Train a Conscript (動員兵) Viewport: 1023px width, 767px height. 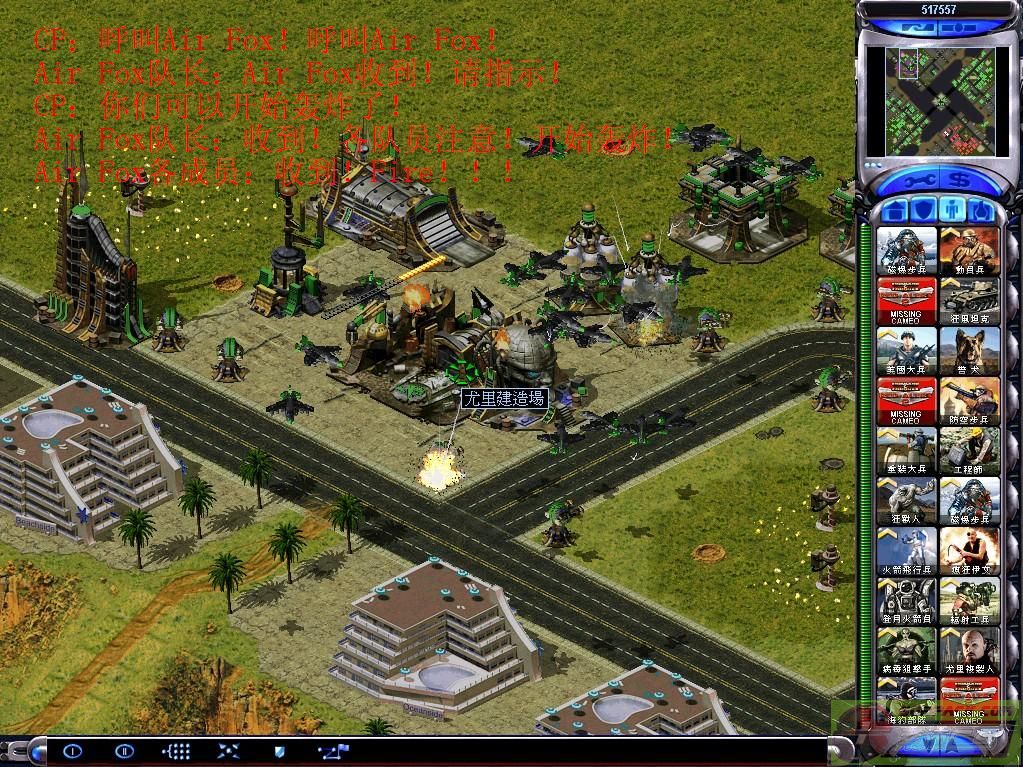pyautogui.click(x=969, y=250)
